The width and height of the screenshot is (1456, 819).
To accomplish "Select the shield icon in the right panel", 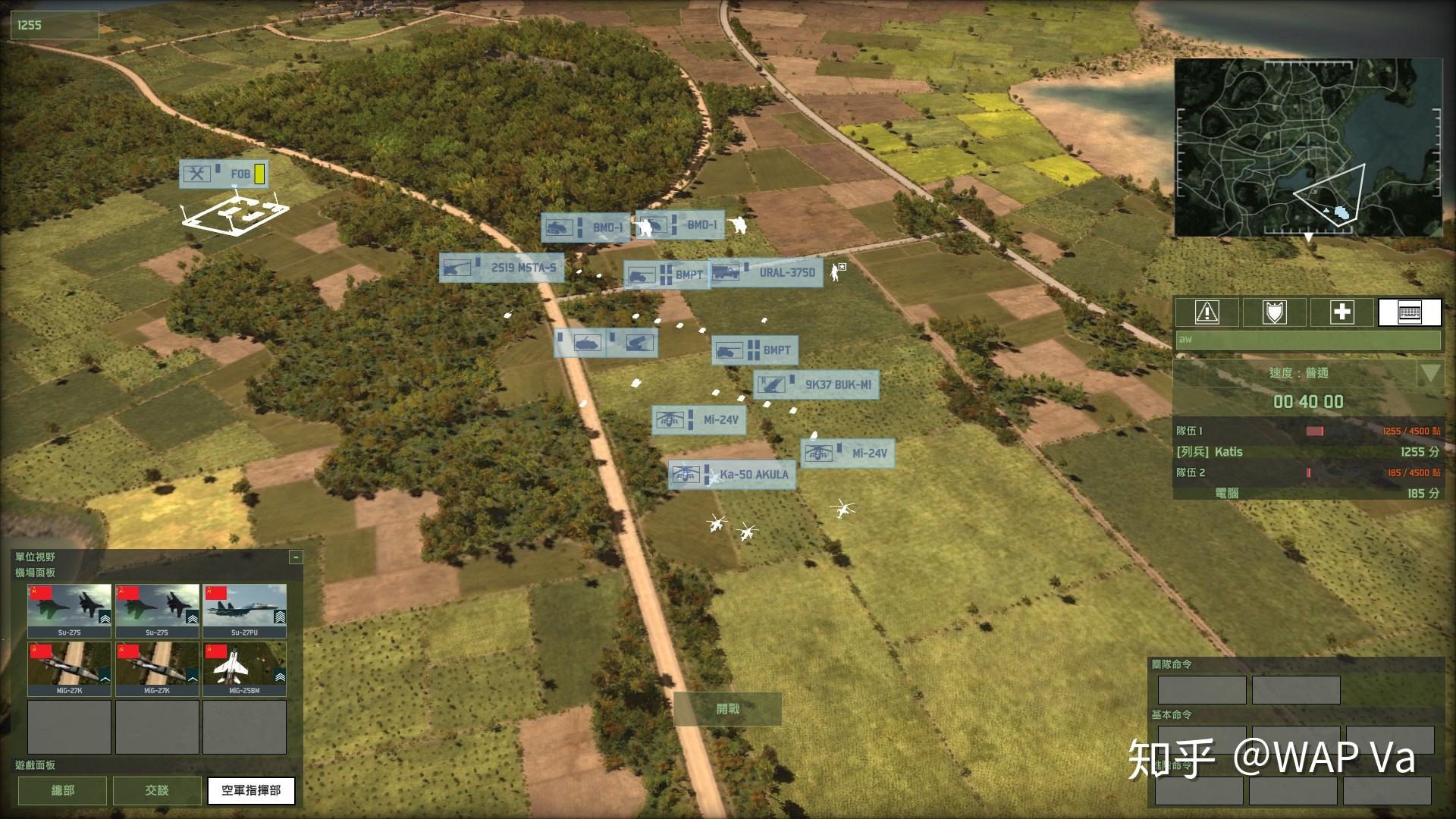I will point(1274,312).
